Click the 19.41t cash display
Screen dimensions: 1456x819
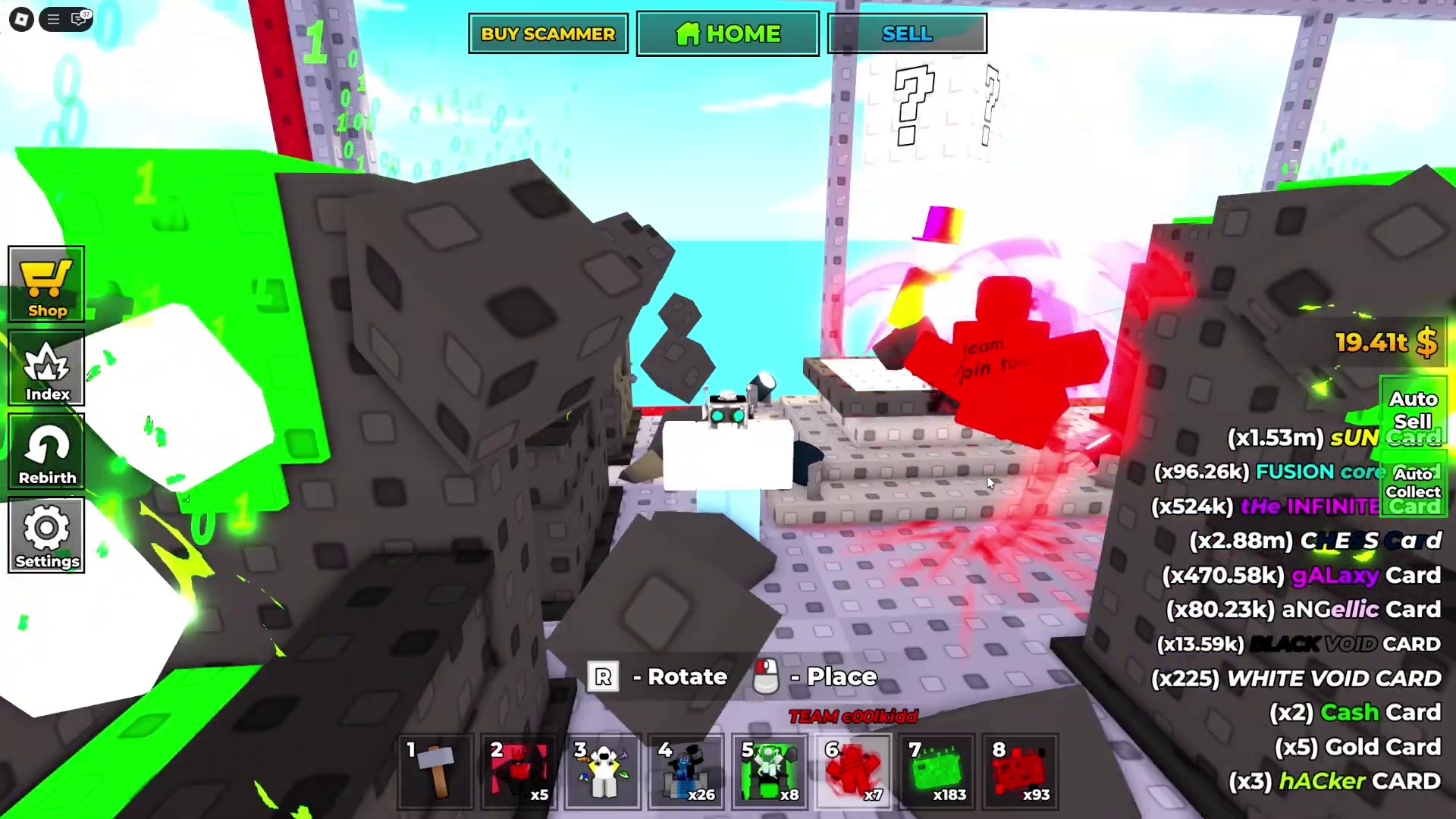point(1385,343)
